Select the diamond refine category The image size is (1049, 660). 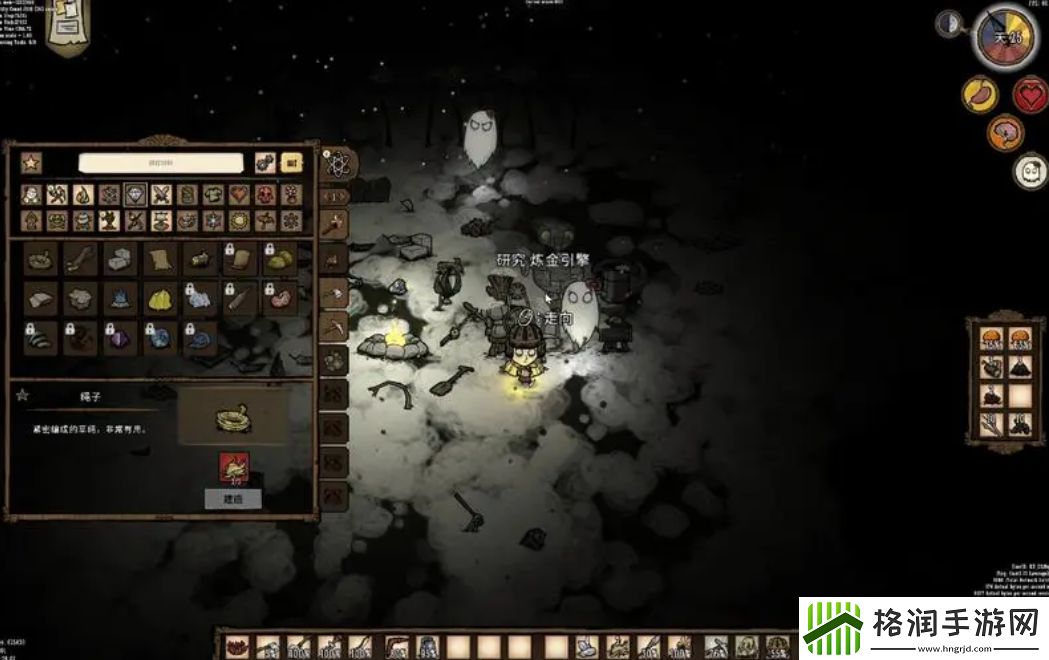coord(135,194)
